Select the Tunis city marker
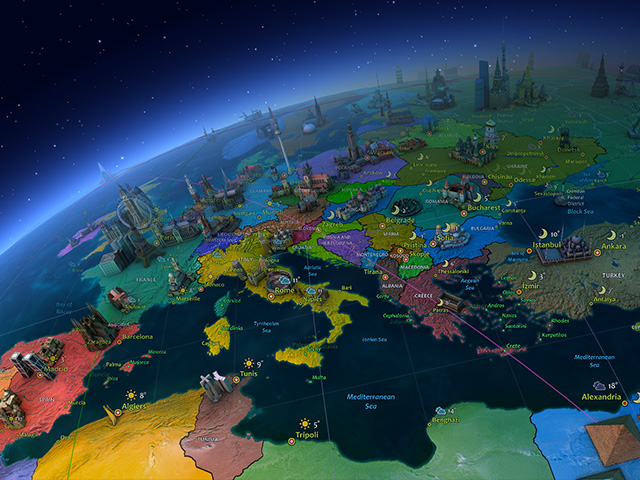640x480 pixels. [236, 380]
